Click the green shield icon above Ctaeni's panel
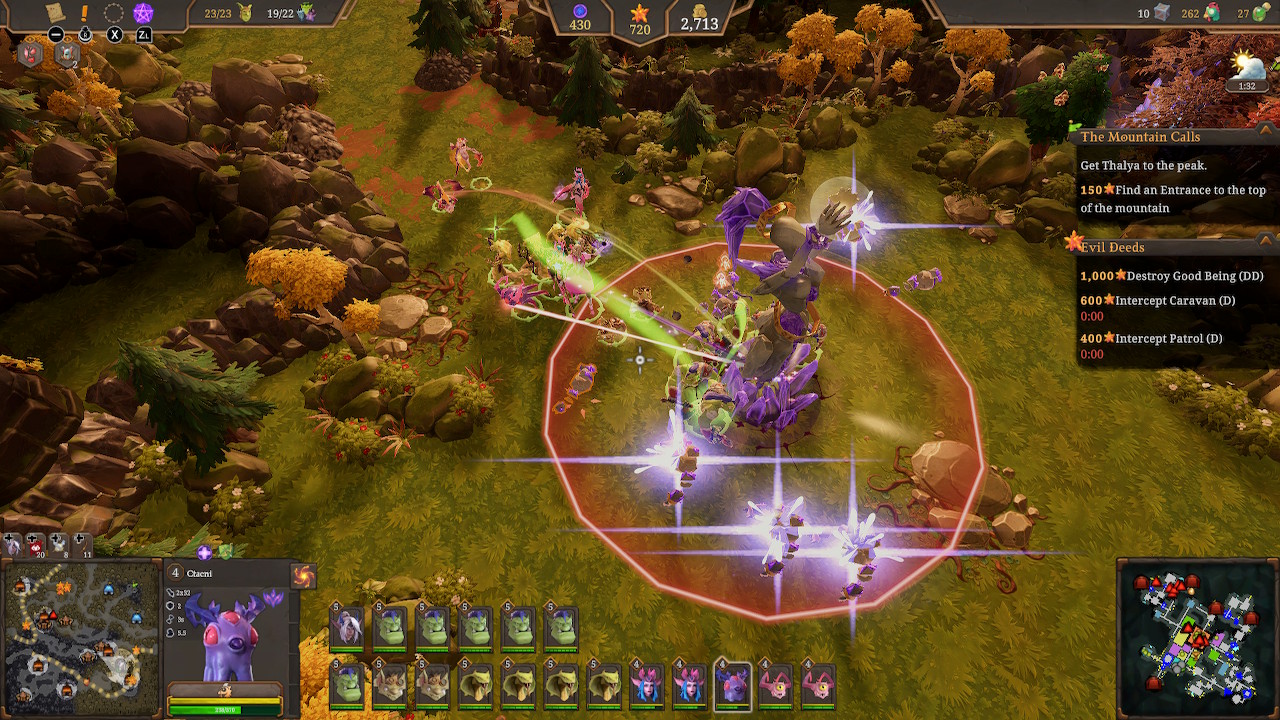The width and height of the screenshot is (1280, 720). tap(225, 550)
